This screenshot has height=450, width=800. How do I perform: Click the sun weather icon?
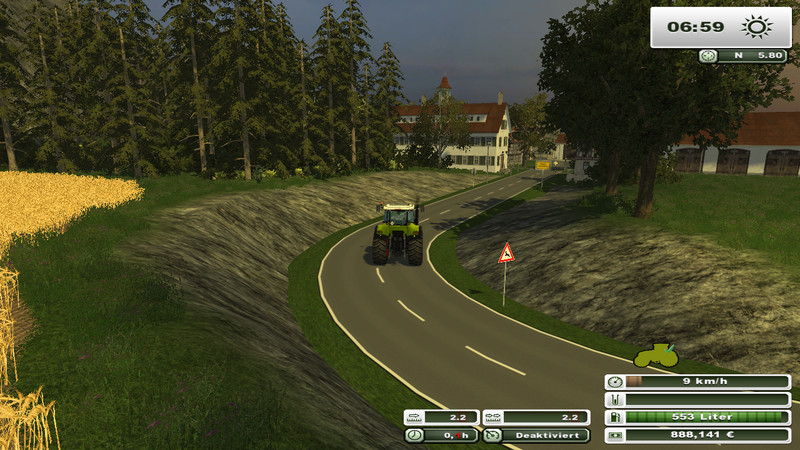click(x=753, y=27)
